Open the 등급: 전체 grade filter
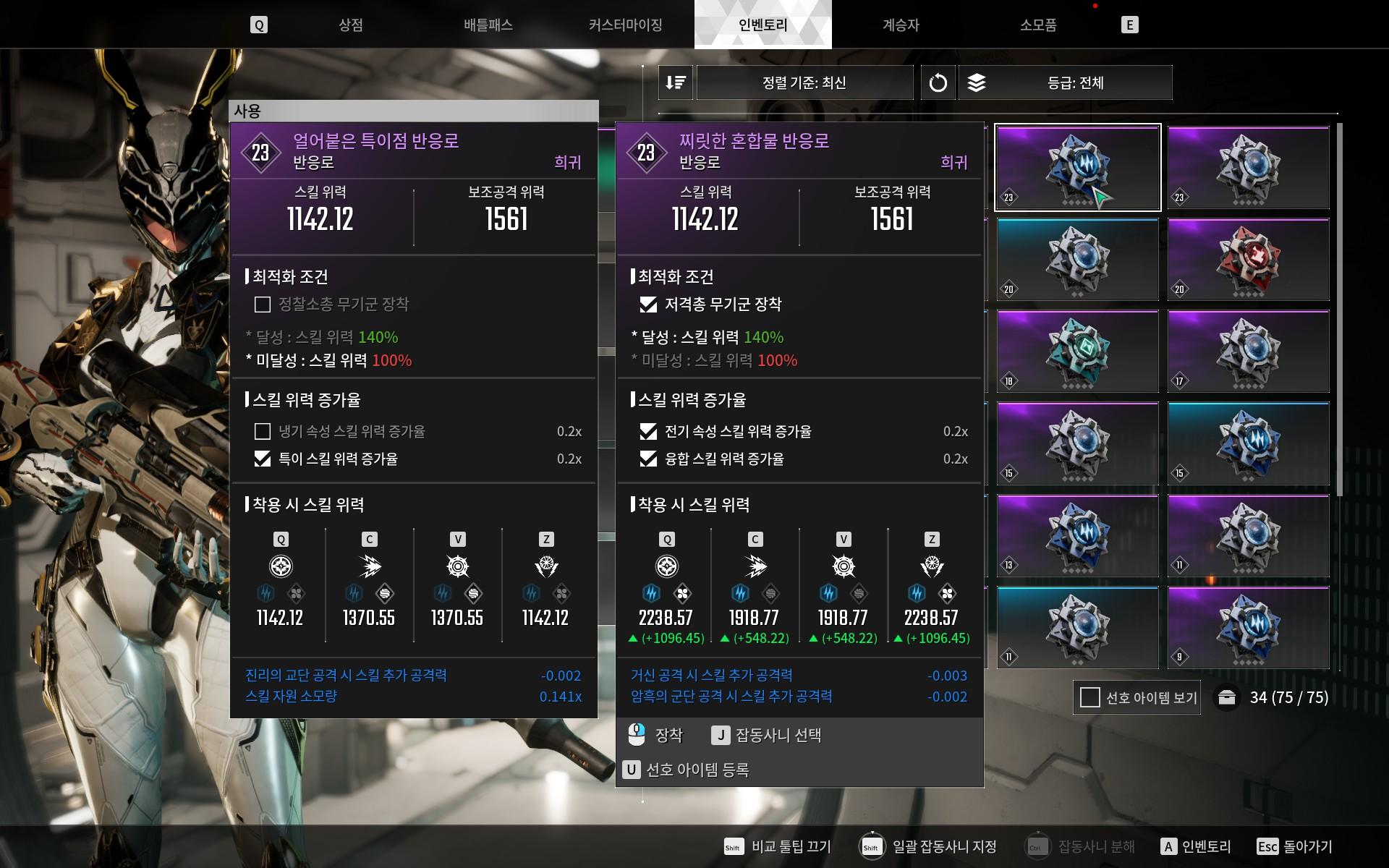Image resolution: width=1389 pixels, height=868 pixels. 1075,82
